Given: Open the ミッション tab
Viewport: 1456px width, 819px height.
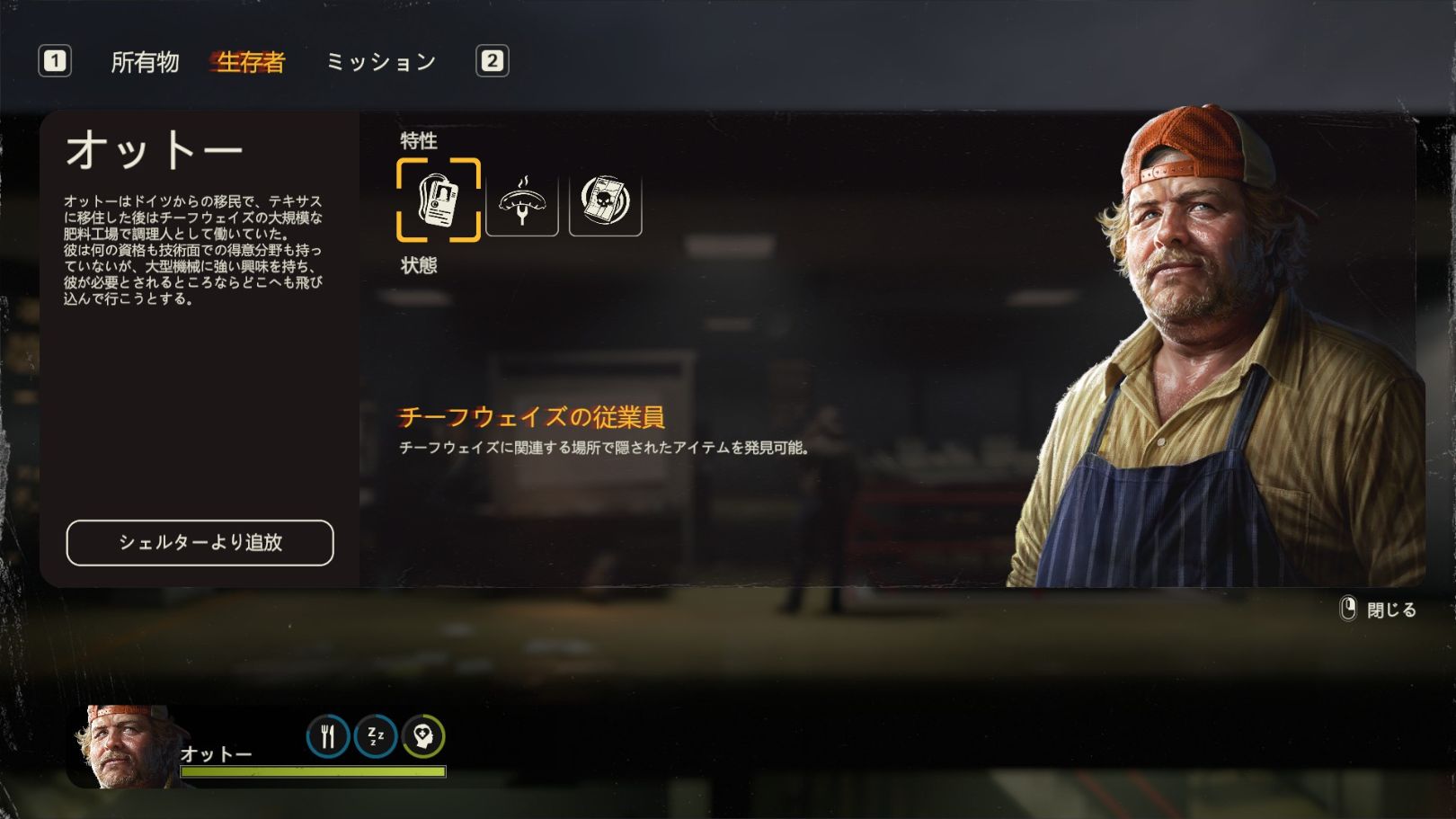Looking at the screenshot, I should pos(381,62).
